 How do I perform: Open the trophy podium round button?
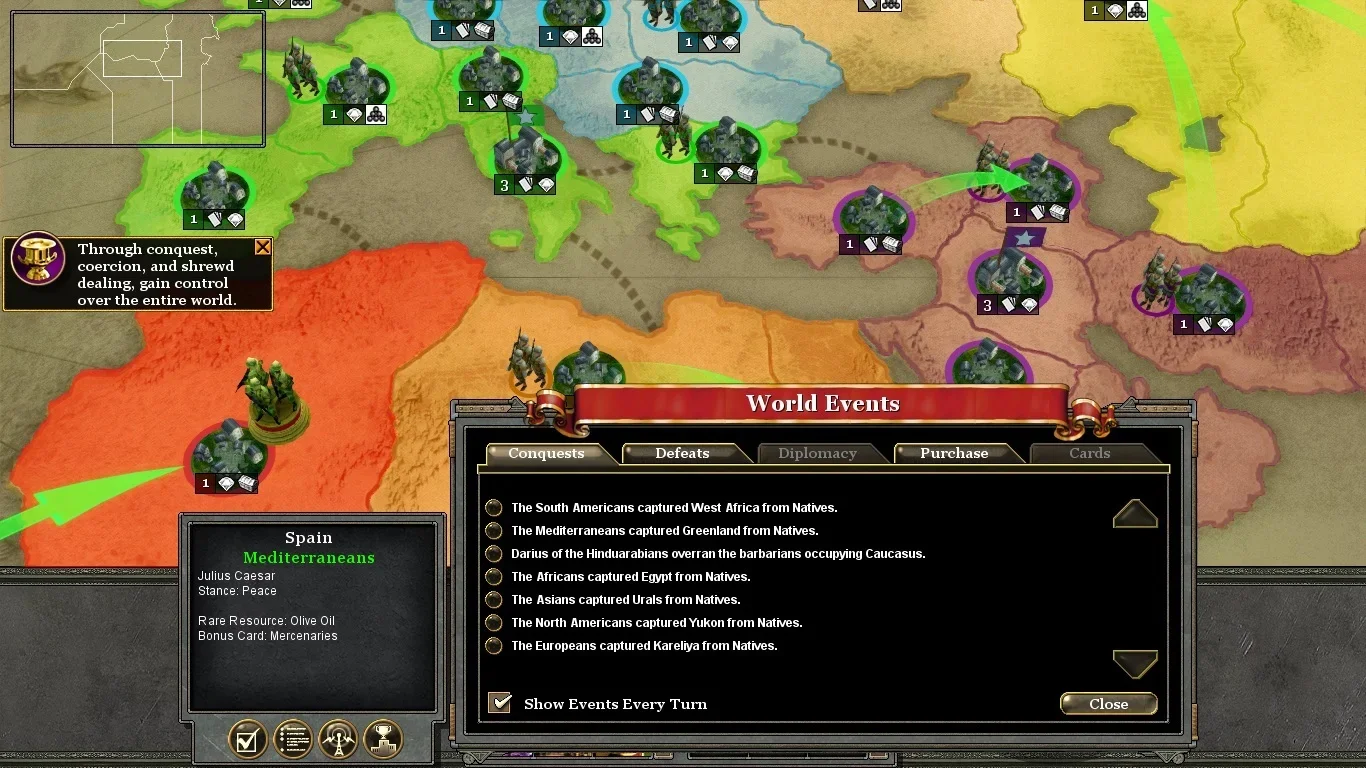pos(383,740)
